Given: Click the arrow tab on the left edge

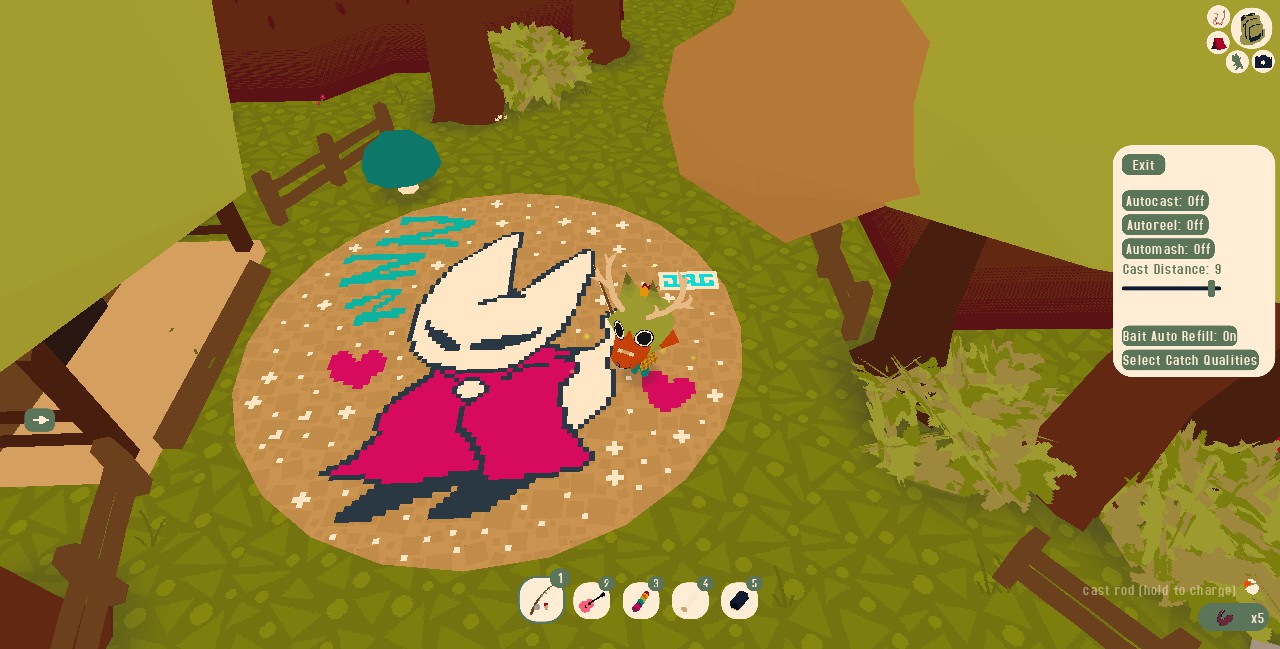Looking at the screenshot, I should coord(40,420).
